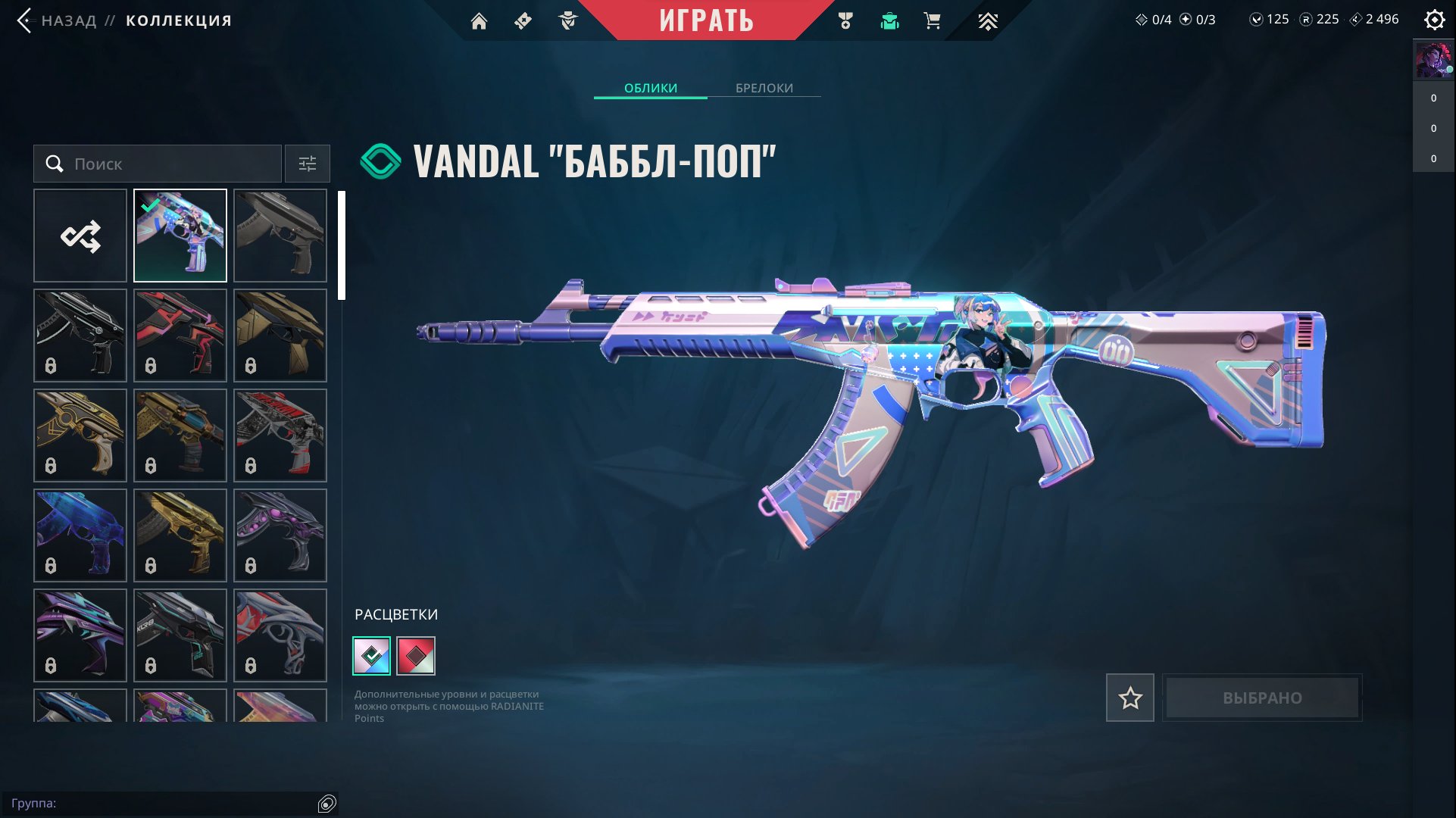Mark skin as favorite with star
The height and width of the screenshot is (818, 1456).
coord(1129,698)
